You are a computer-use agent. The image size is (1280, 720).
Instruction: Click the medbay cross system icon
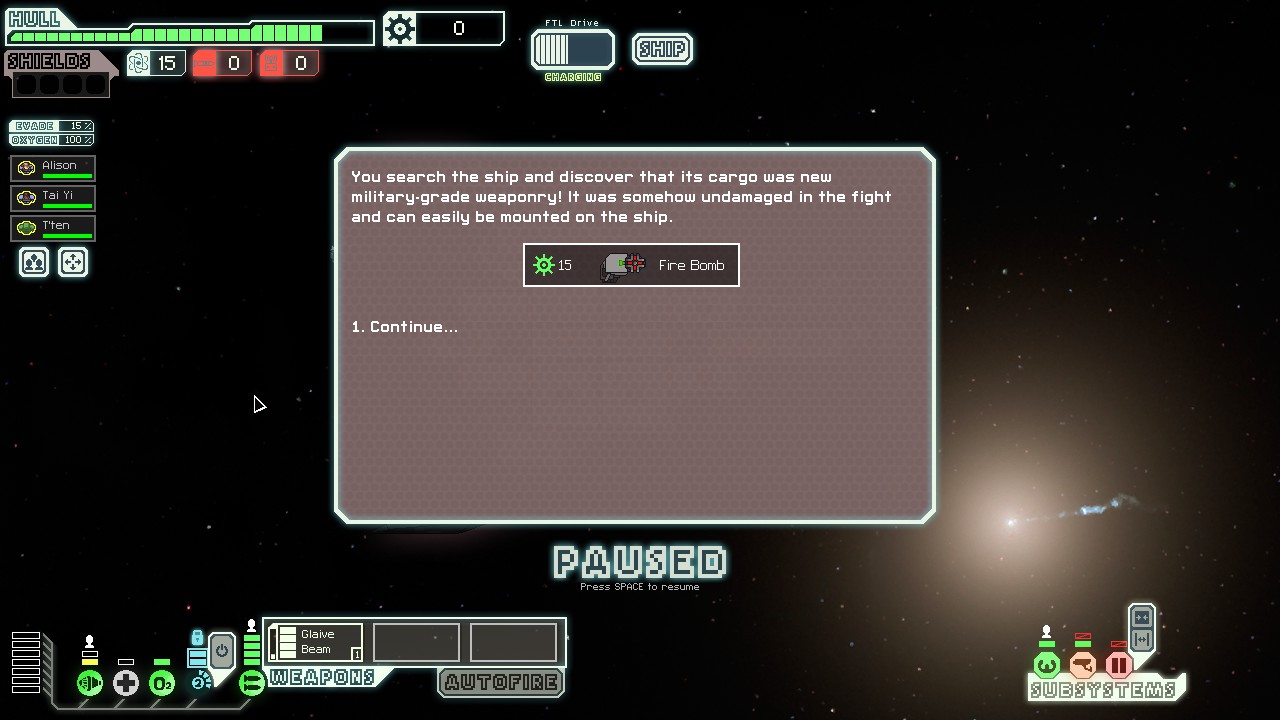126,683
